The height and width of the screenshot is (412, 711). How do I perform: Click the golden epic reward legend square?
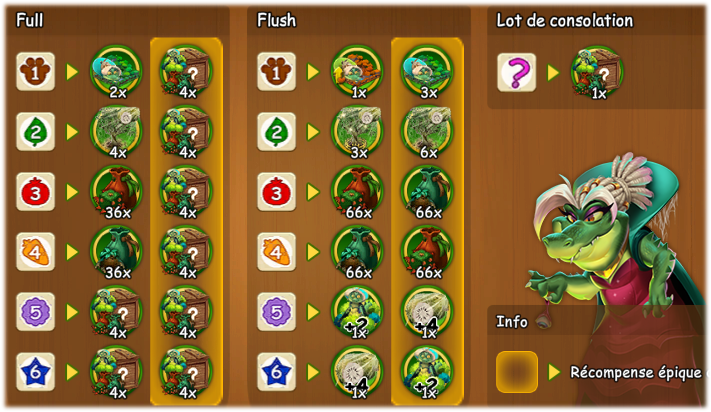pos(516,372)
